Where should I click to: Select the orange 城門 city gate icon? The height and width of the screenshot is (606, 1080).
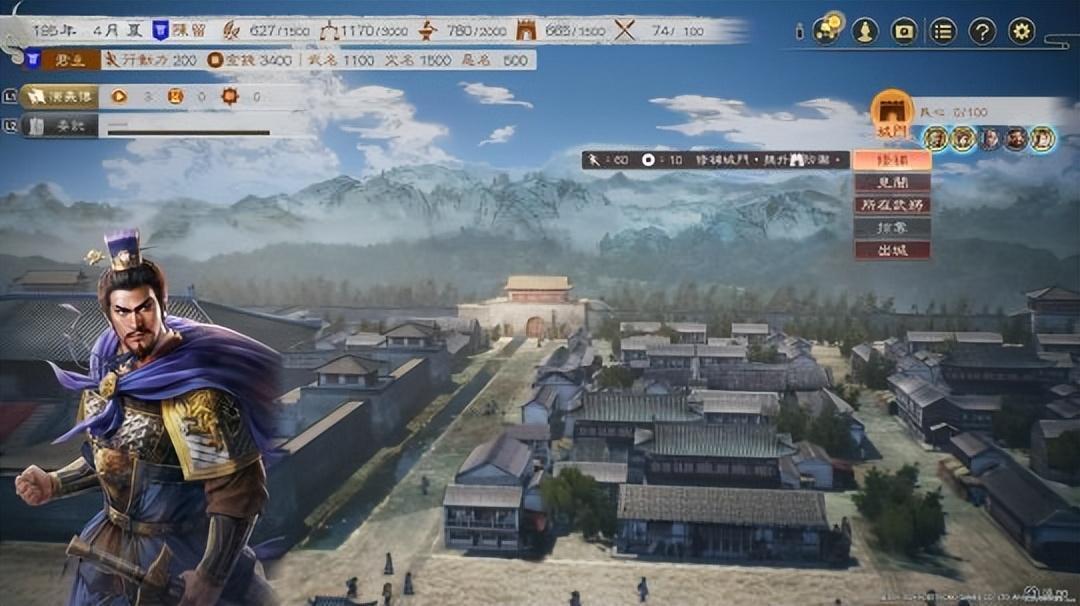click(892, 112)
